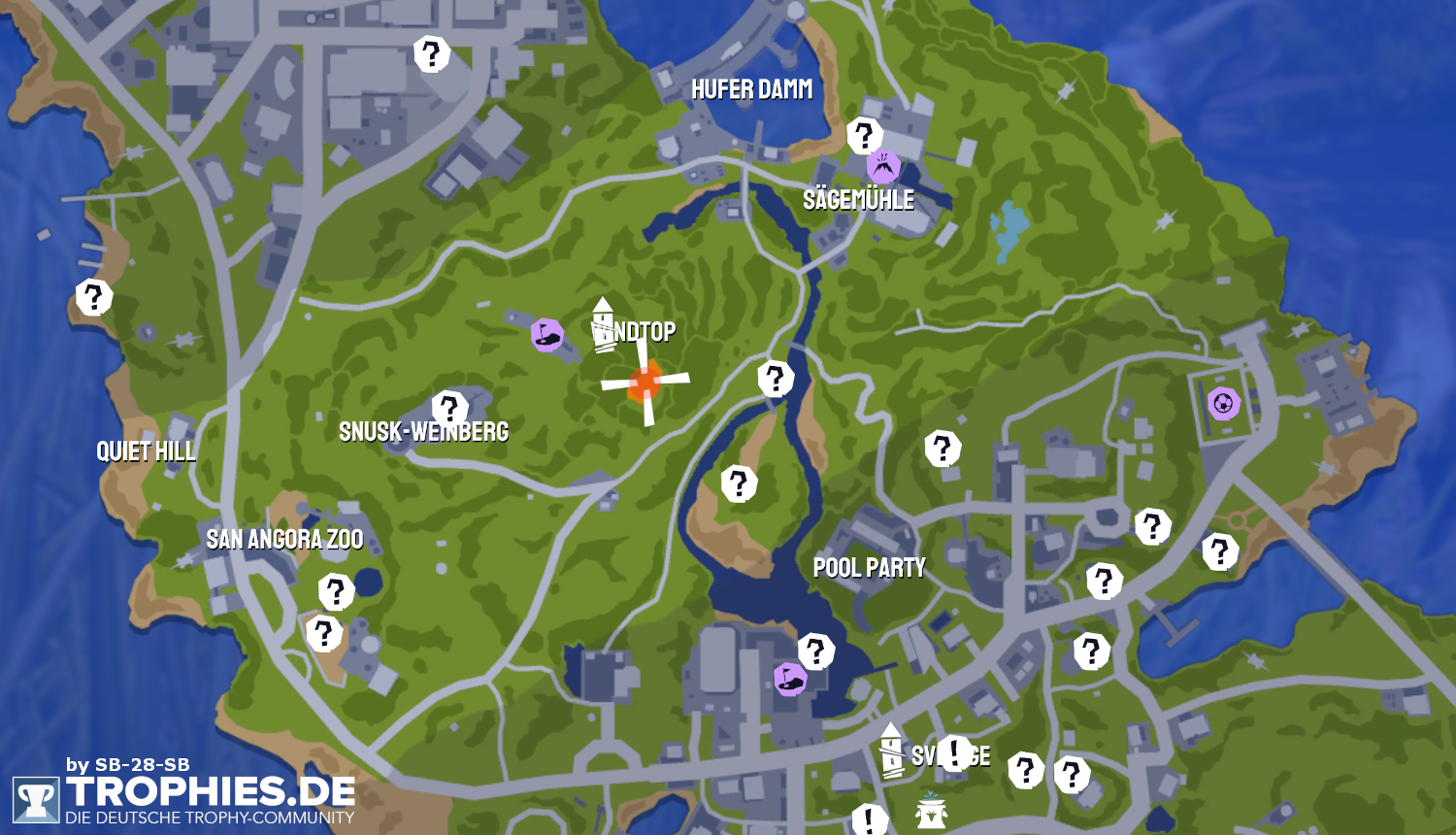The image size is (1456, 835).
Task: Select the question mark above the Sägemühle volcano icon
Action: click(864, 136)
